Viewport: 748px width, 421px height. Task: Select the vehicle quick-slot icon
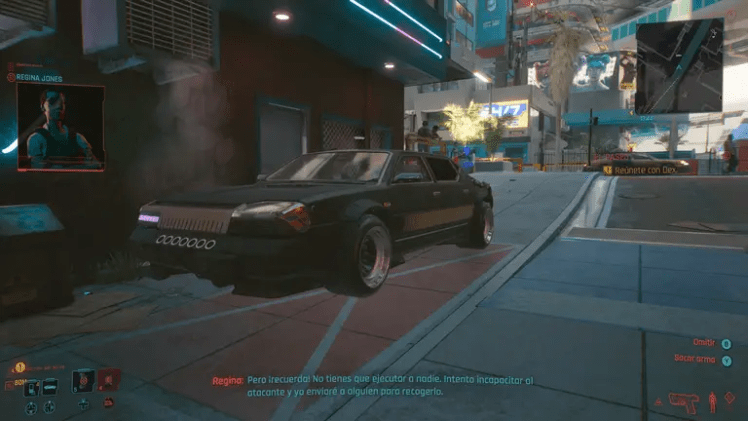tap(50, 387)
